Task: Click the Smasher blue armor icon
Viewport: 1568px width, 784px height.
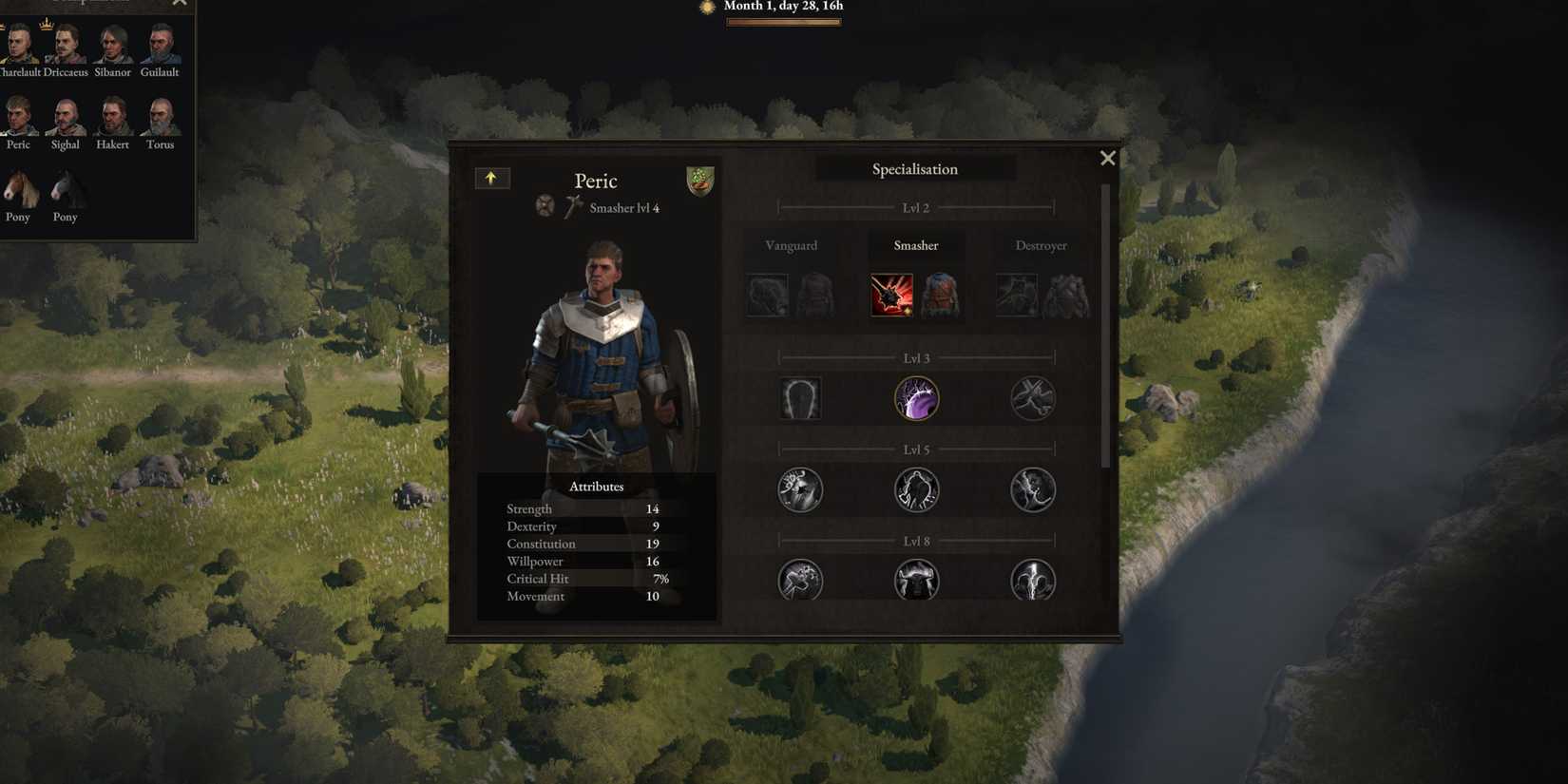Action: pyautogui.click(x=940, y=295)
